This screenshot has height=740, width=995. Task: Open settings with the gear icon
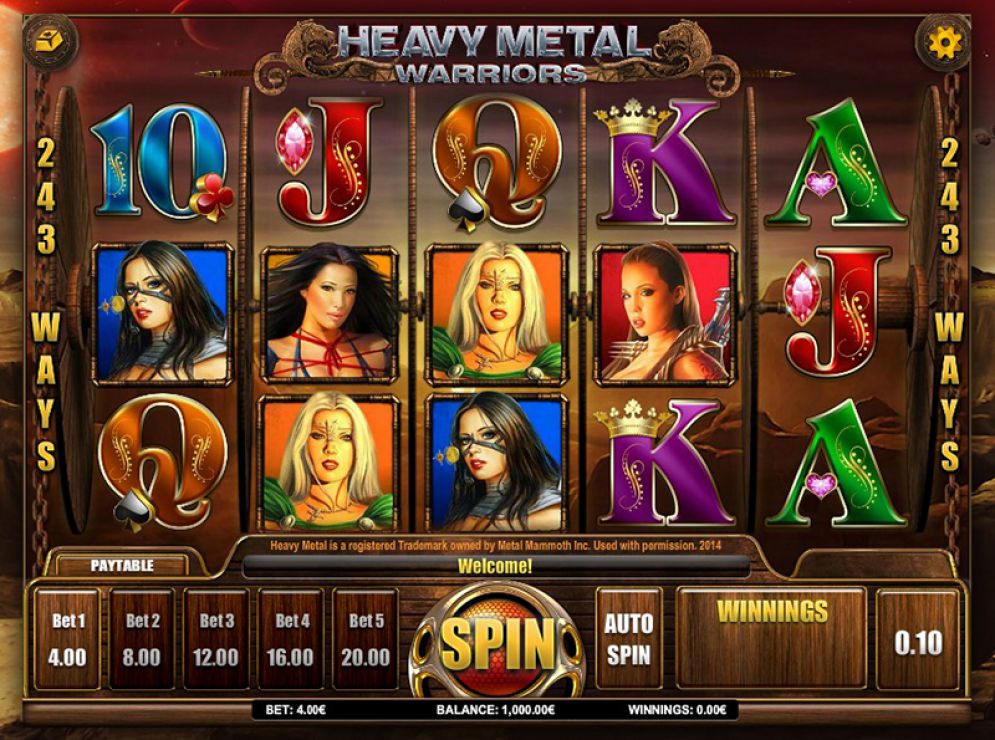pyautogui.click(x=944, y=42)
